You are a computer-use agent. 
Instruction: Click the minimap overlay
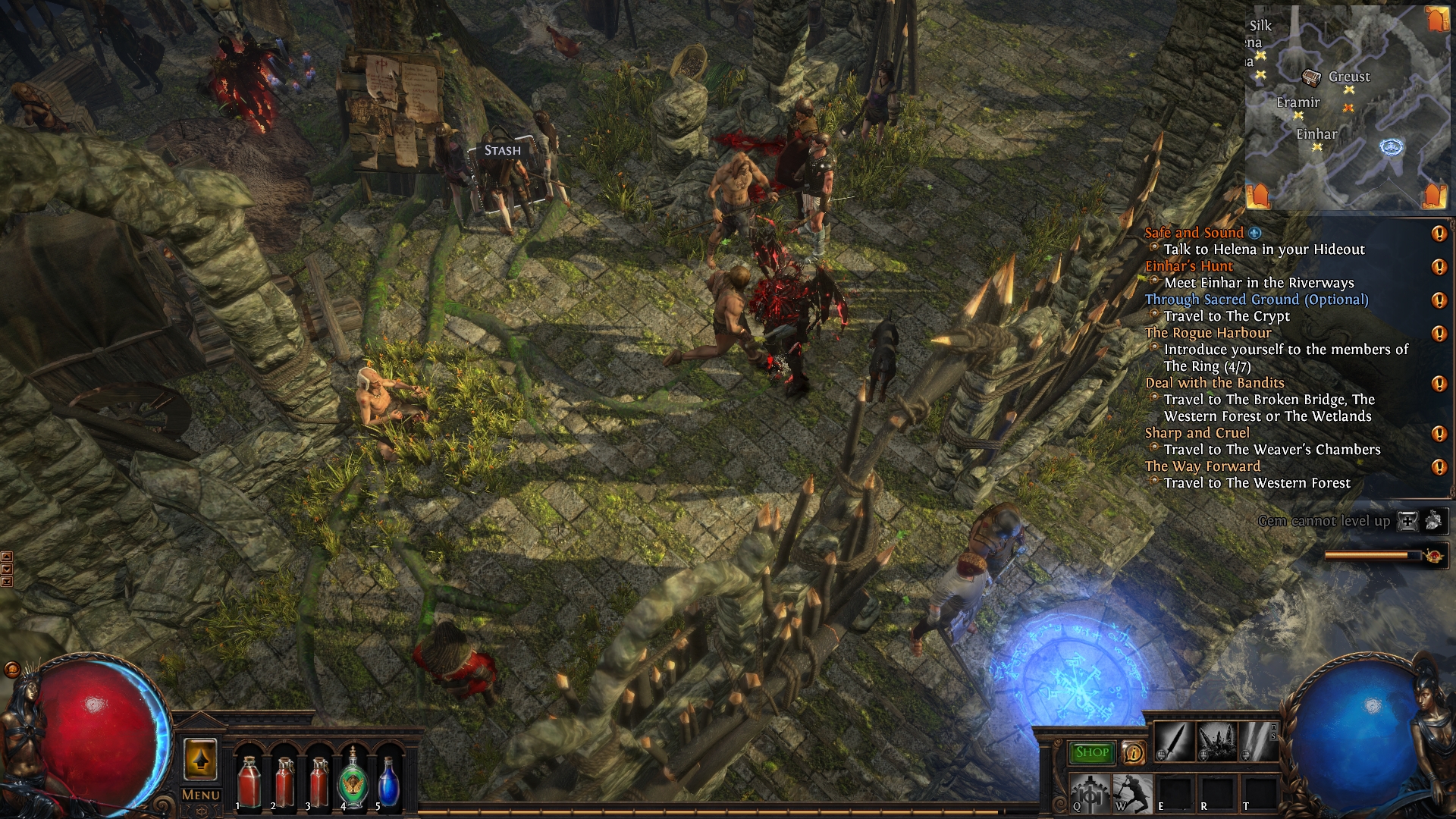(x=1347, y=106)
